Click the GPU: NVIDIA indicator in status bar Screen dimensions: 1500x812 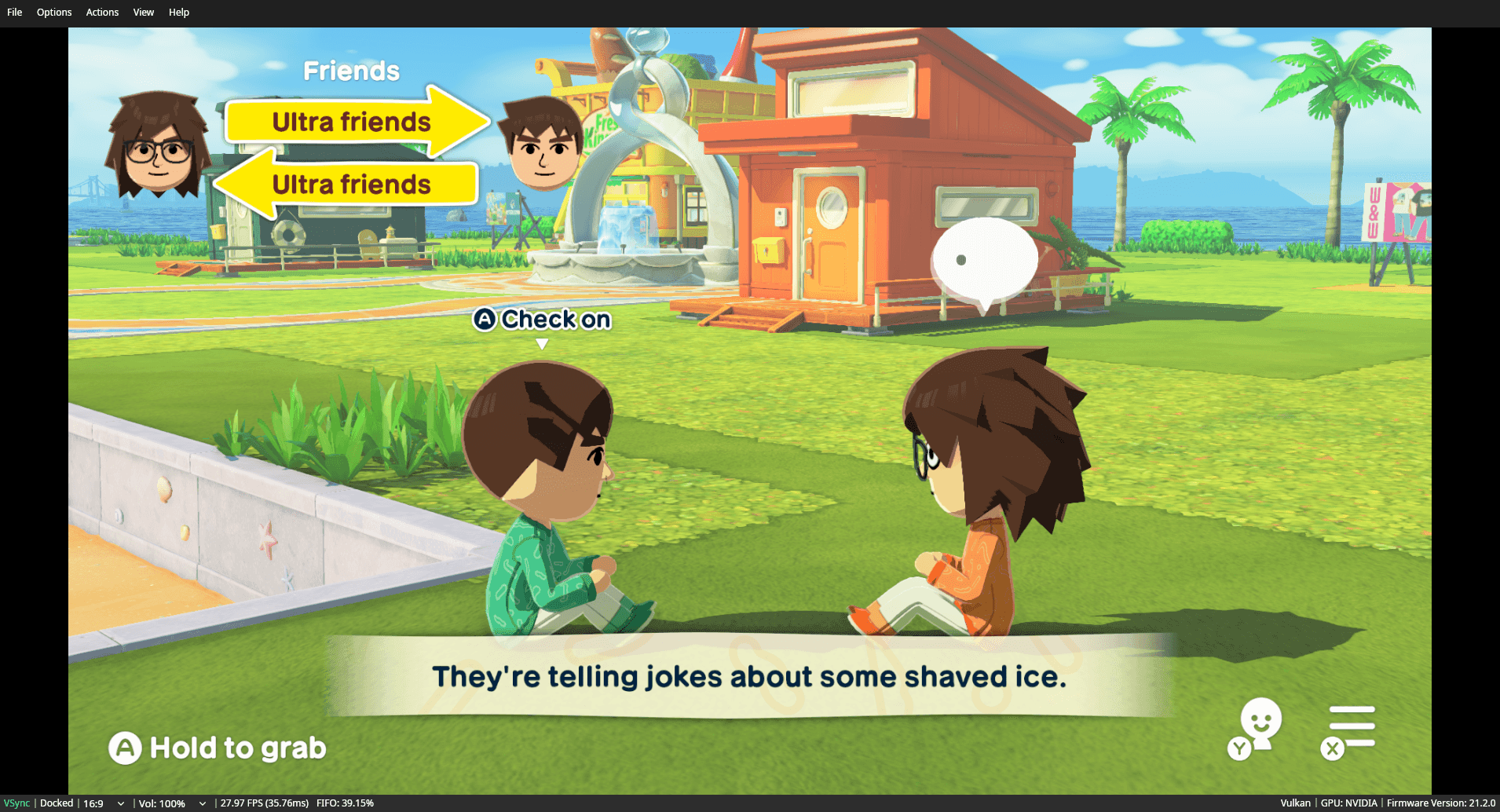[x=1349, y=803]
